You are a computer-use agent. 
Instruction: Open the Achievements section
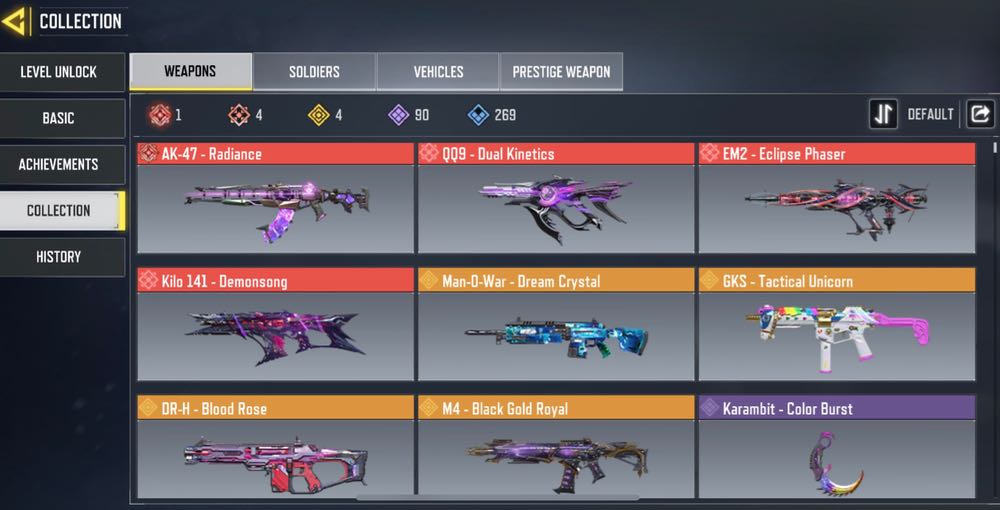[x=59, y=164]
